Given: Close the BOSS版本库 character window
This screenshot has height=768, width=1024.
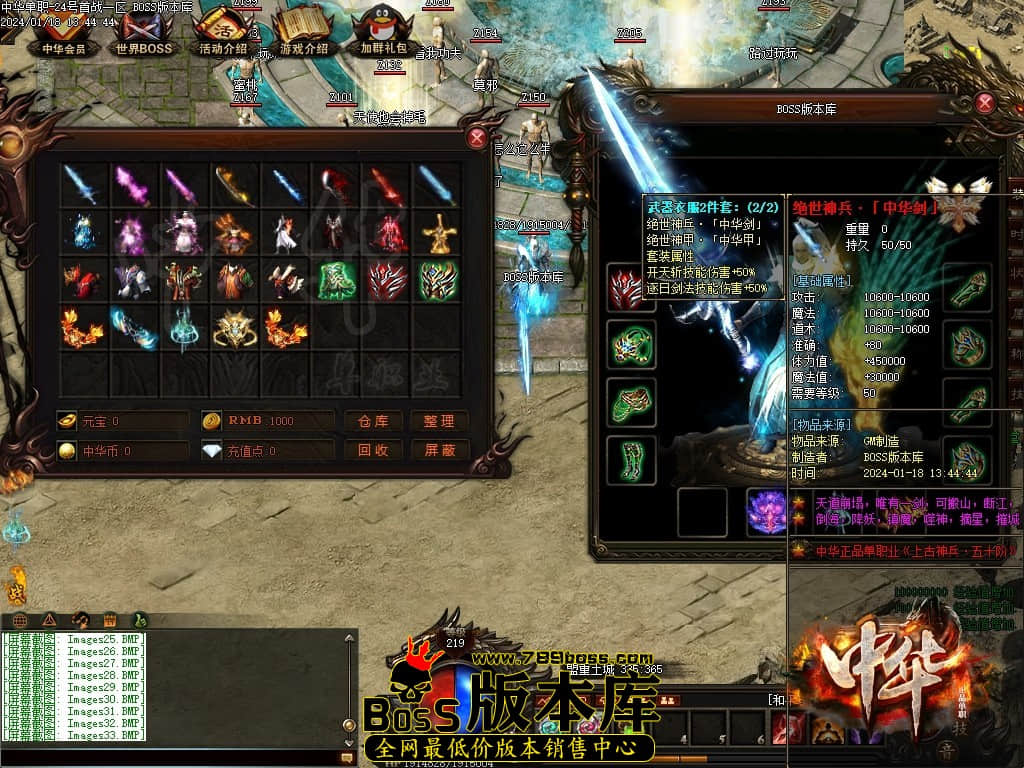Looking at the screenshot, I should point(985,102).
